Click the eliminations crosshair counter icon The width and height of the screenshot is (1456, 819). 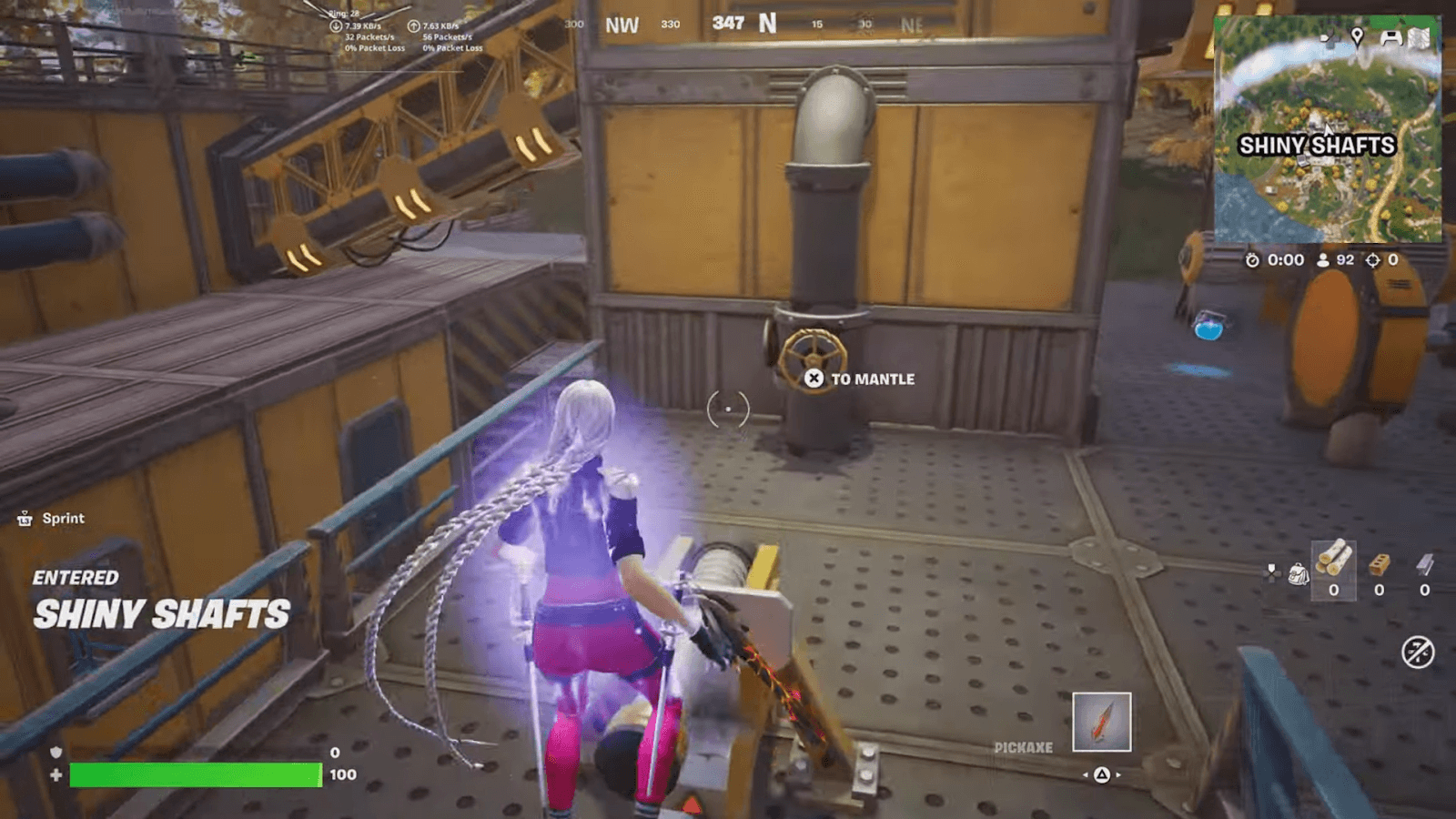[1373, 259]
